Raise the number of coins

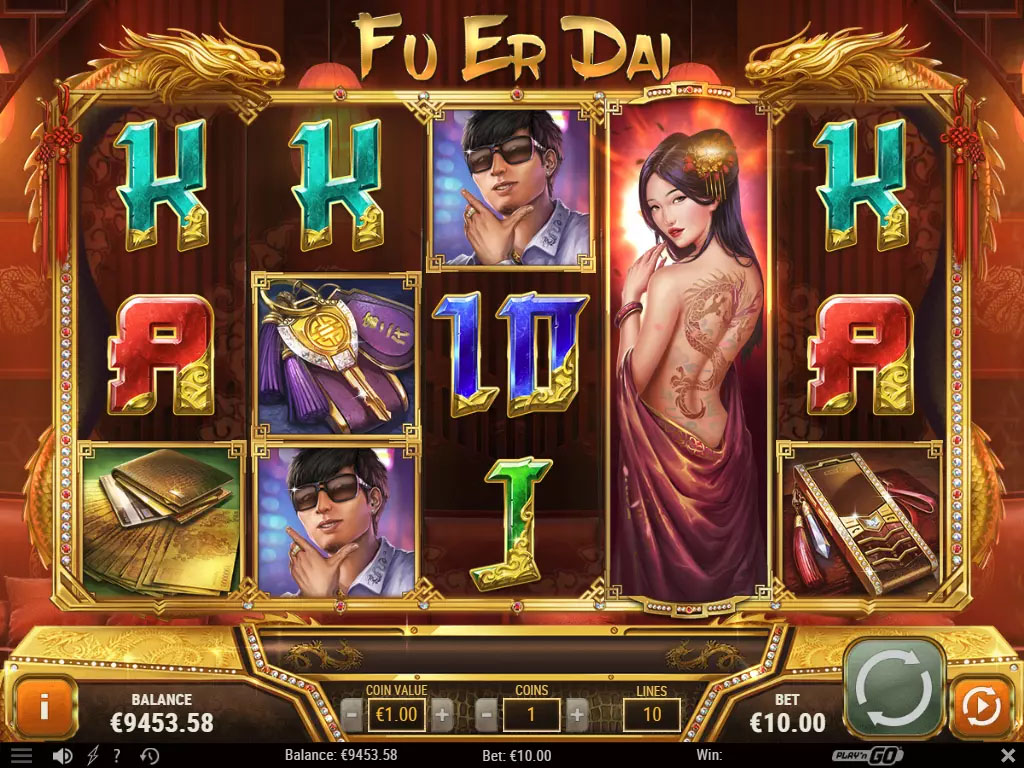(x=577, y=715)
